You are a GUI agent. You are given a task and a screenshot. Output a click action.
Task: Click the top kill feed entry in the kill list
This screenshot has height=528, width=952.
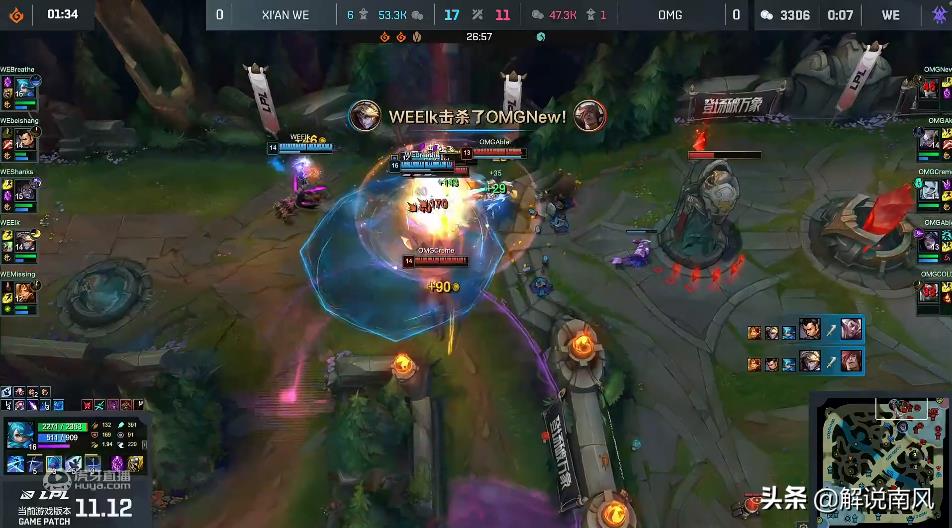tap(804, 332)
